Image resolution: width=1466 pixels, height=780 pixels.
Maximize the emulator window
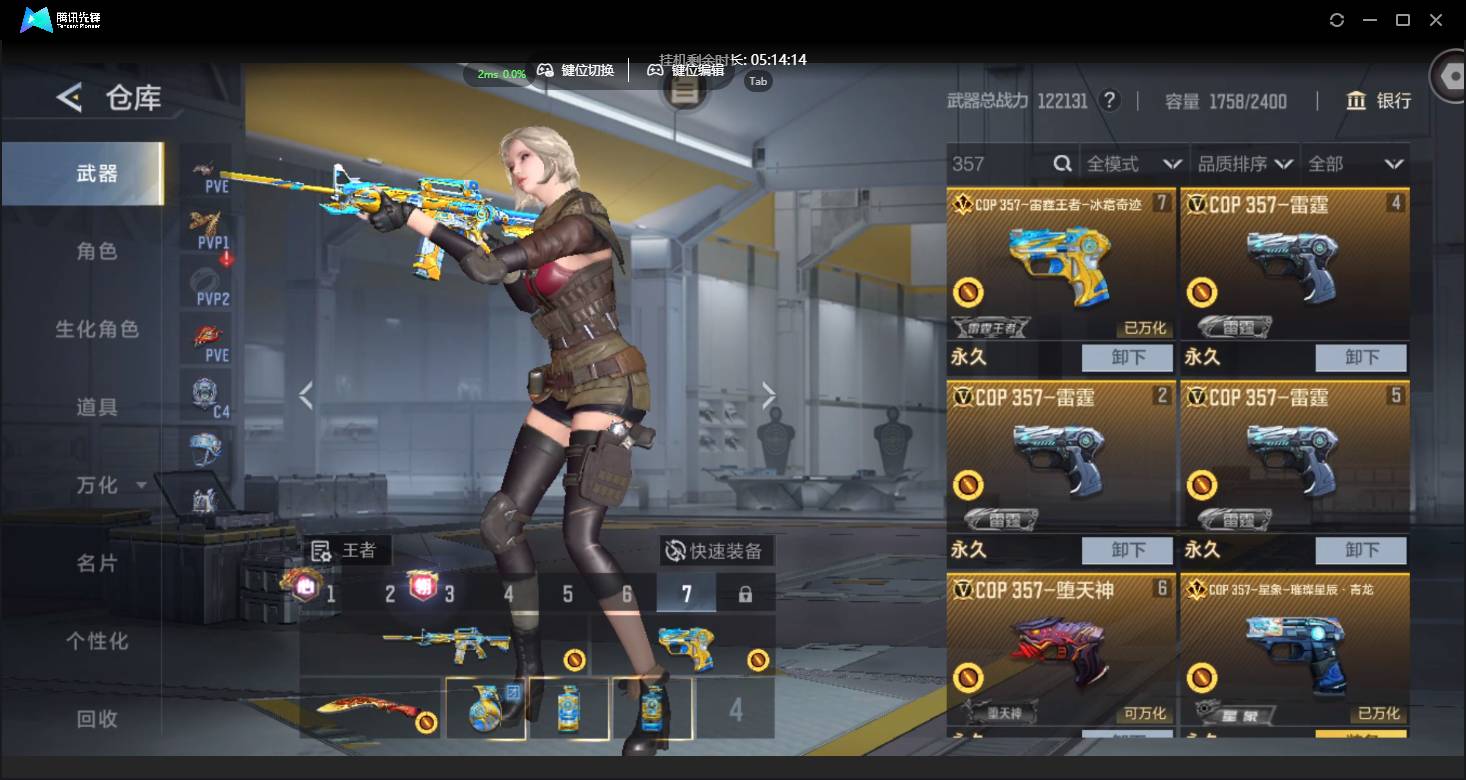[1403, 20]
